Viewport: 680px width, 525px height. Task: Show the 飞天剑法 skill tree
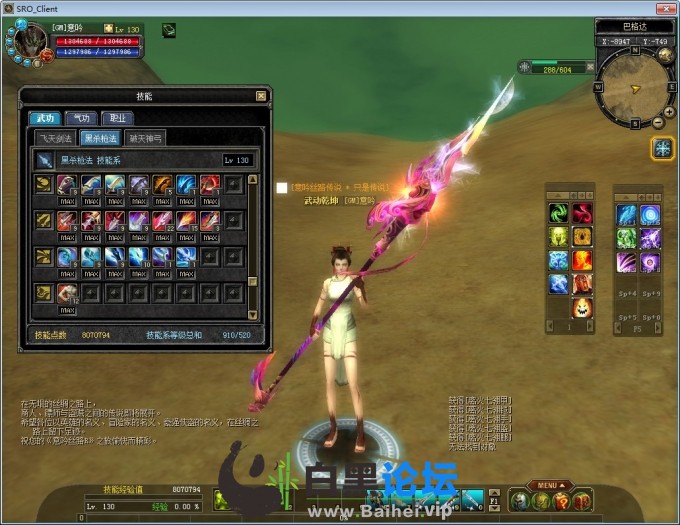(x=55, y=138)
